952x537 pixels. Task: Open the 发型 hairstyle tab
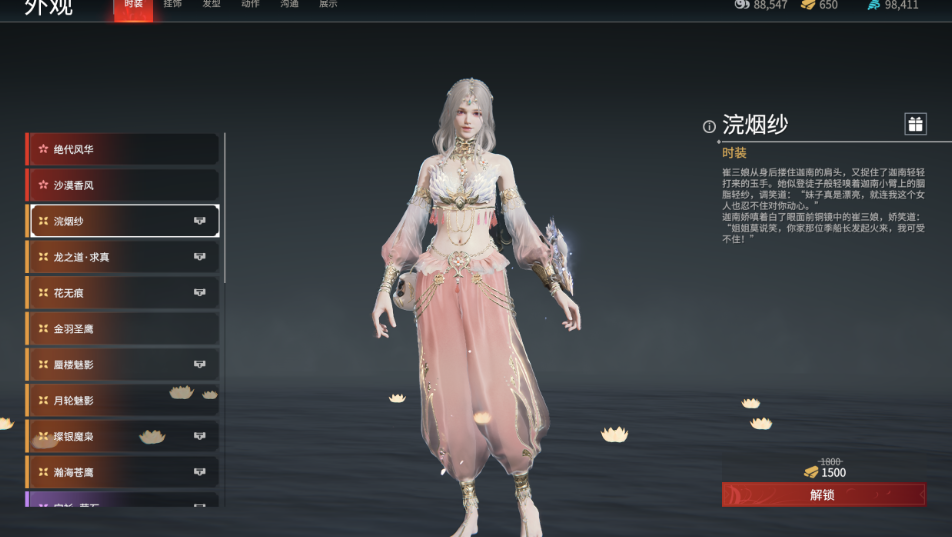pyautogui.click(x=211, y=5)
